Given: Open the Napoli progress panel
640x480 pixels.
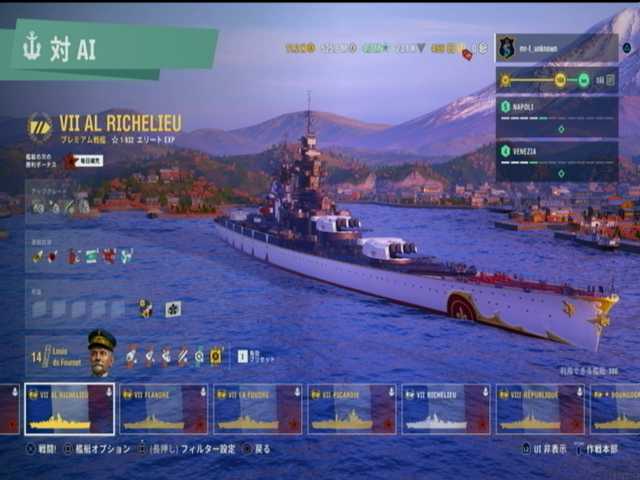Looking at the screenshot, I should point(556,116).
